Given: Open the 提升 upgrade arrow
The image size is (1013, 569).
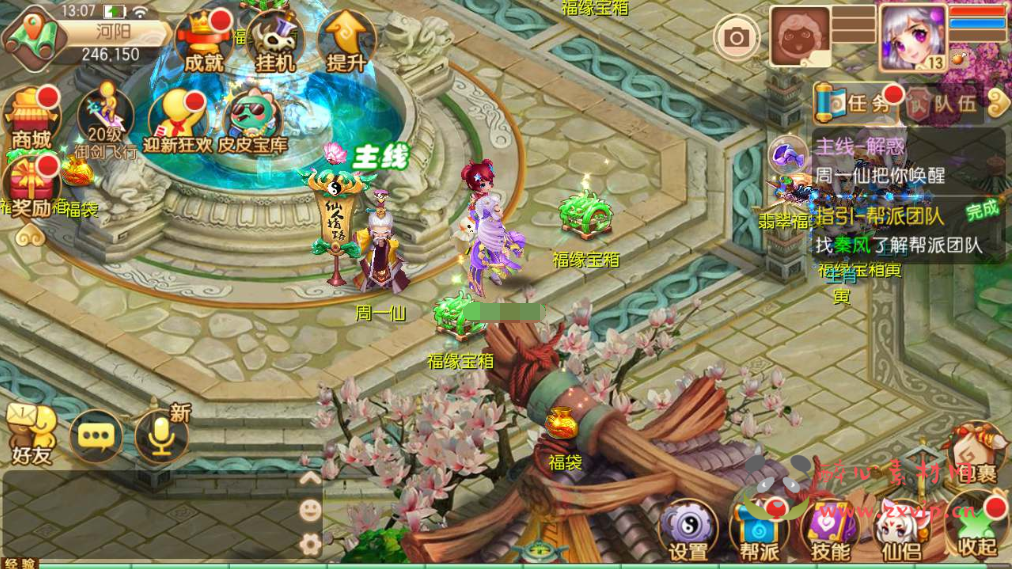Looking at the screenshot, I should pyautogui.click(x=346, y=41).
